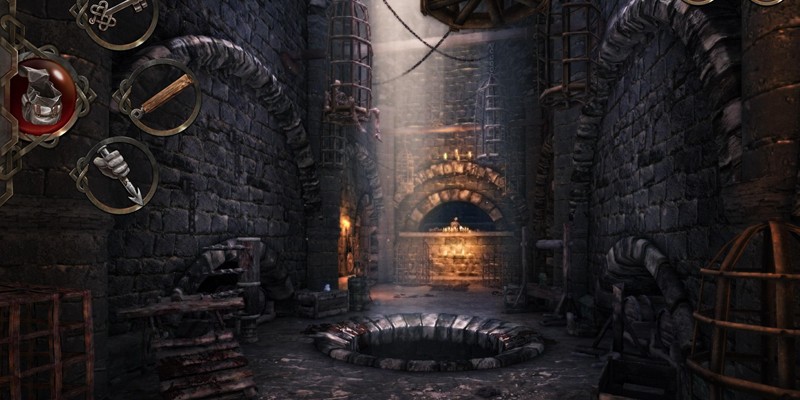
Task: Choose the wooden stick item
Action: [159, 96]
